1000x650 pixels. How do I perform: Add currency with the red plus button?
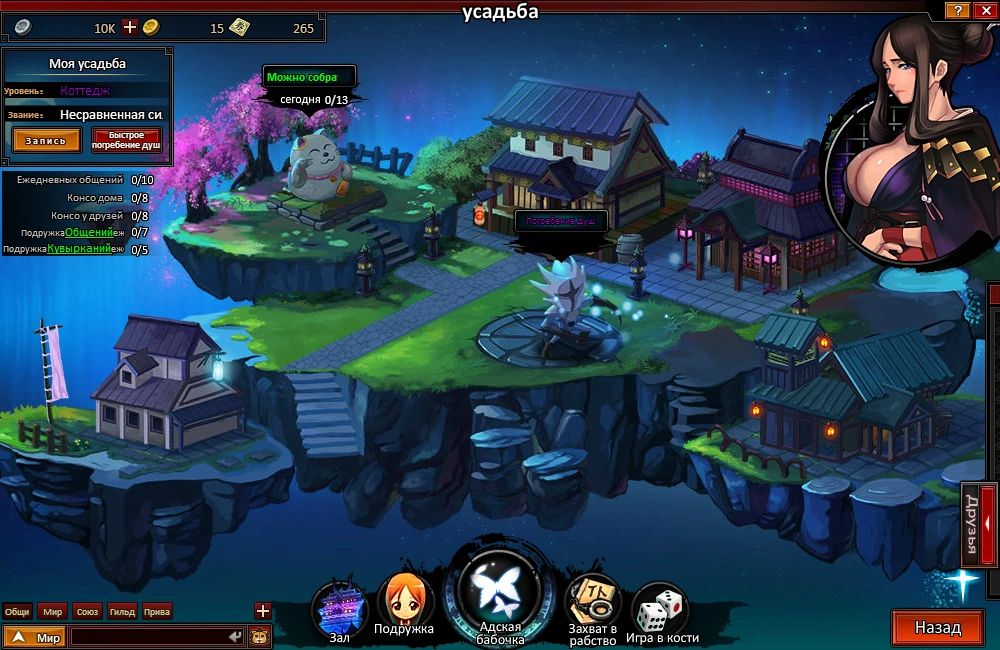[x=129, y=27]
